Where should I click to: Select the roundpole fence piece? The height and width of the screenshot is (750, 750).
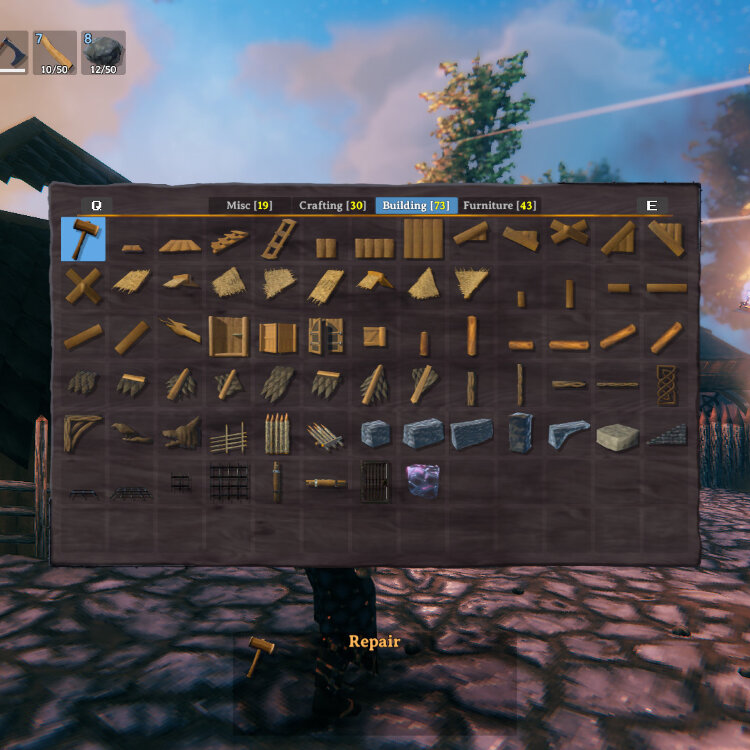point(229,436)
